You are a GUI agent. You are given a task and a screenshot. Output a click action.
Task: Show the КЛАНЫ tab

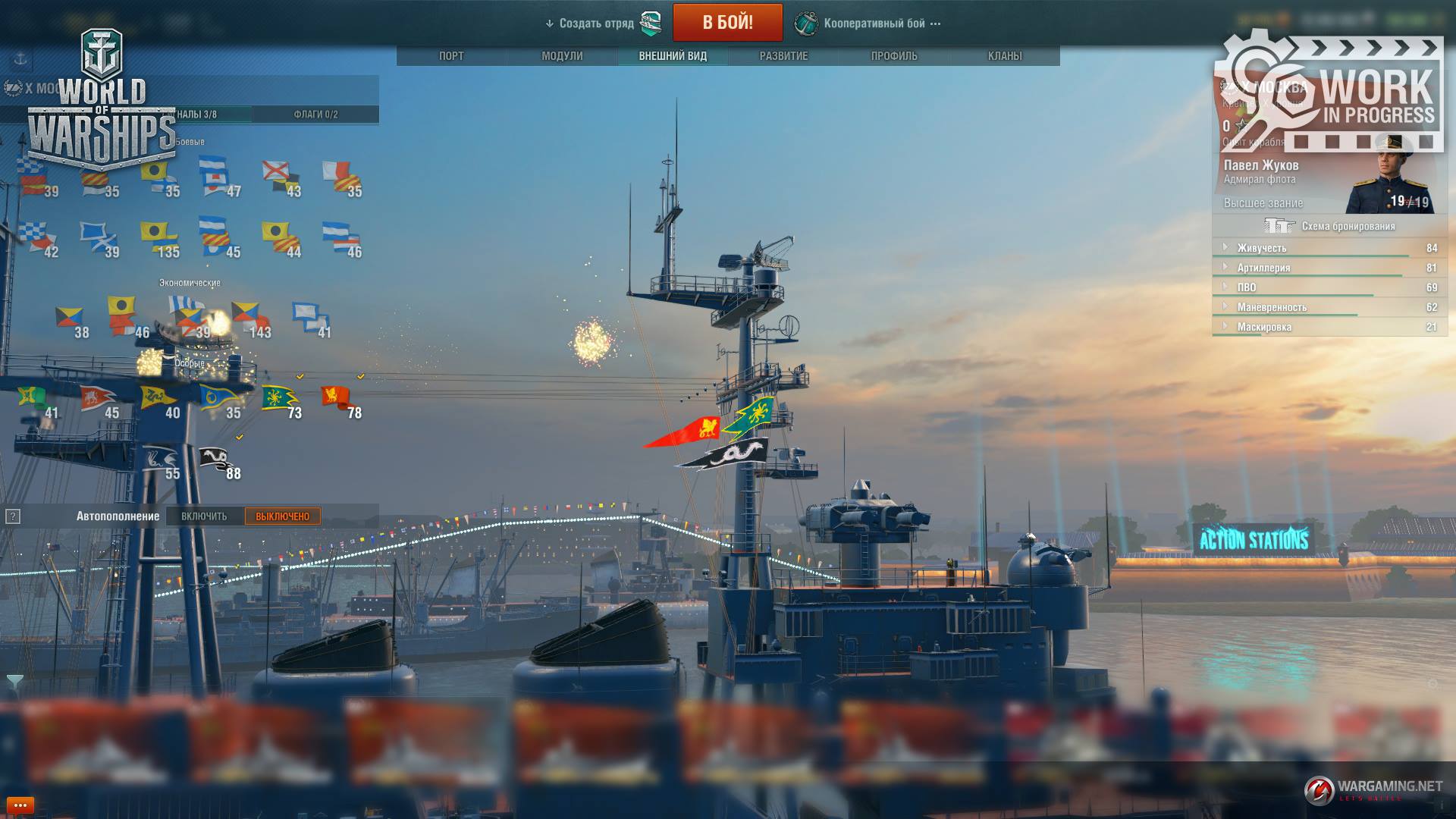[1005, 56]
